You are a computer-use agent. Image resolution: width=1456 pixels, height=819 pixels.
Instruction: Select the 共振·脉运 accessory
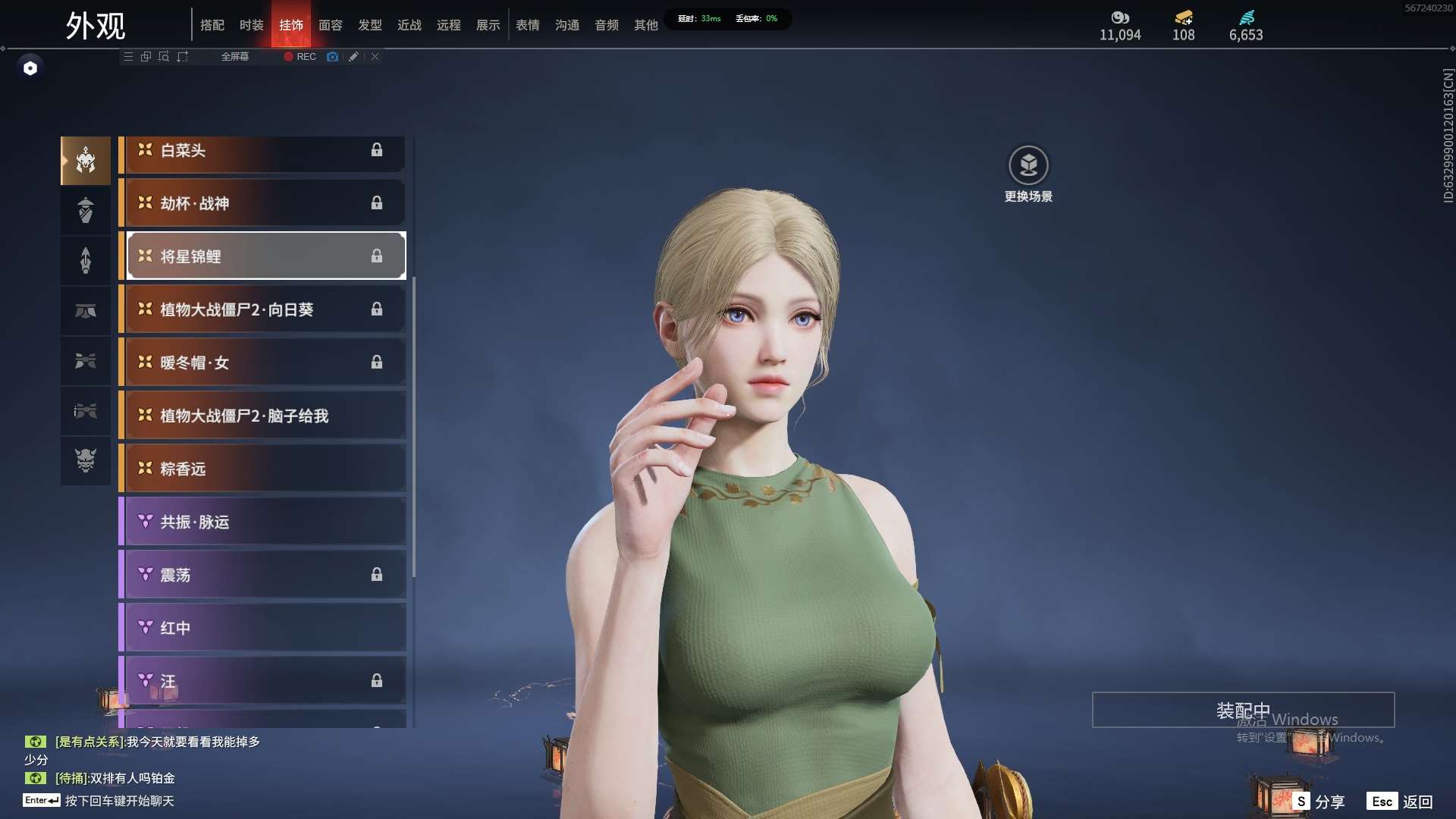click(x=262, y=522)
